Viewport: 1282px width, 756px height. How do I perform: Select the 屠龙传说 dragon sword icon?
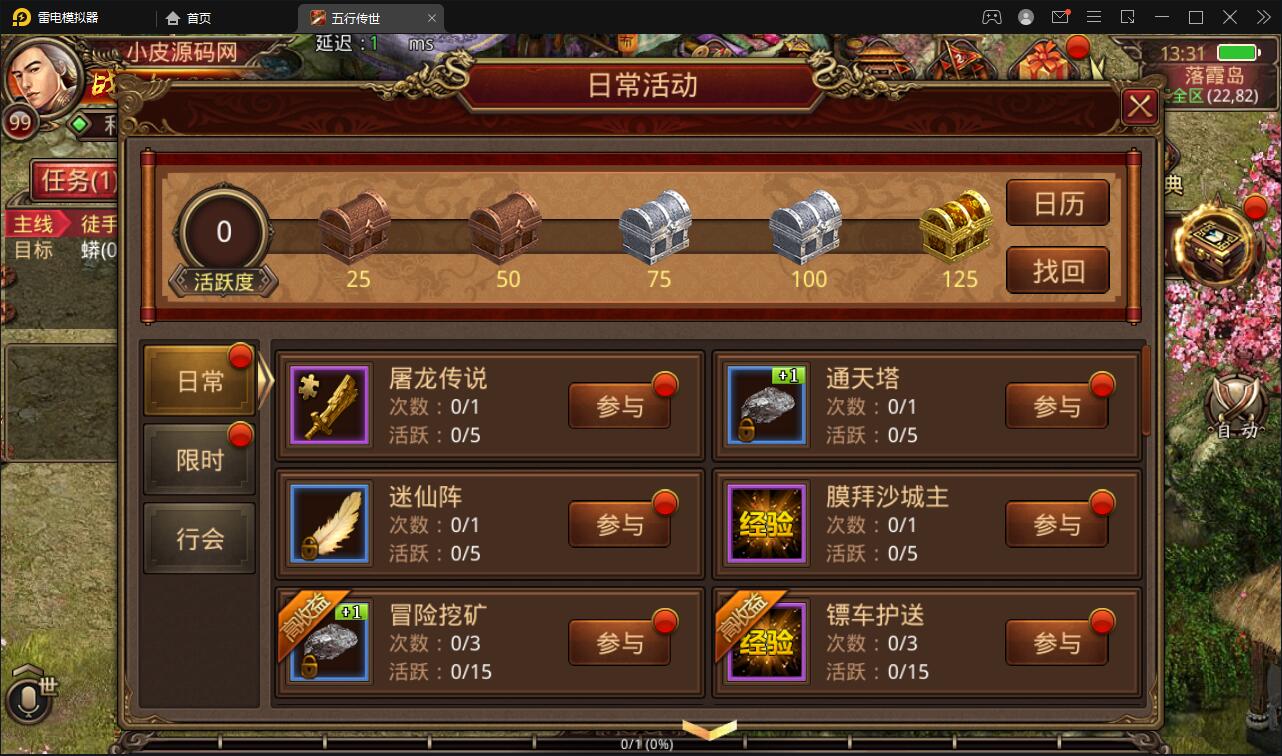[x=329, y=404]
